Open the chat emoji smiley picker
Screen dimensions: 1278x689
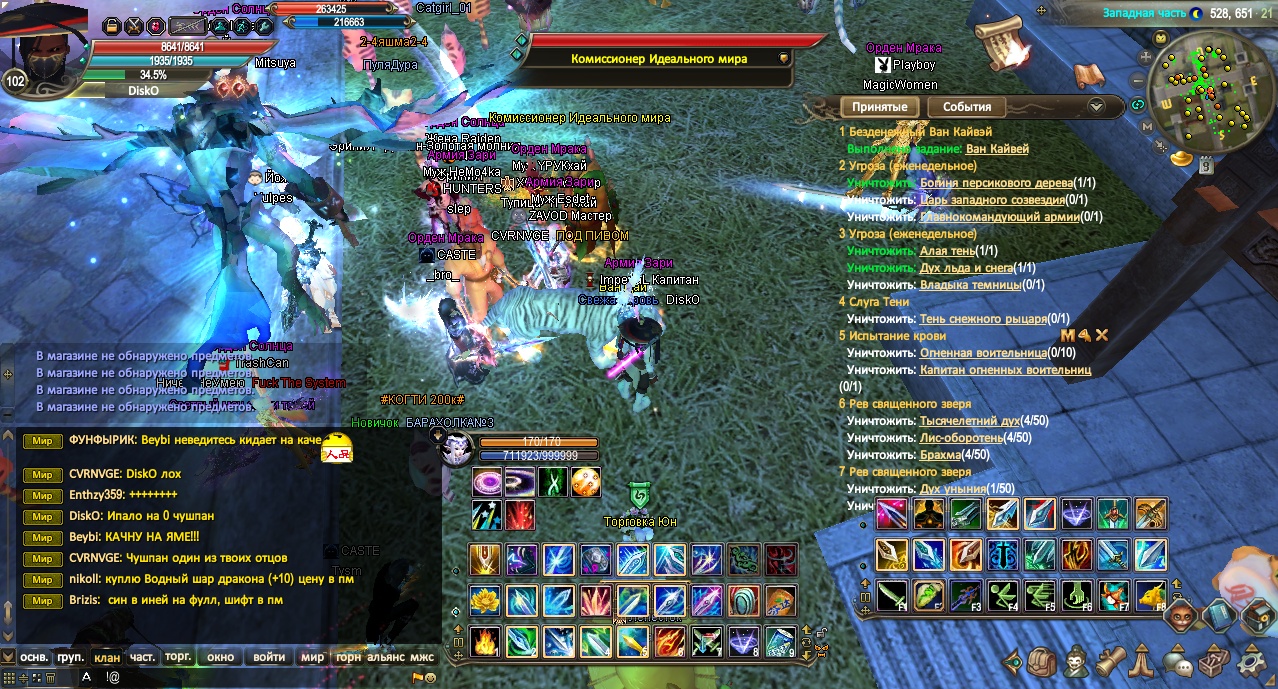pyautogui.click(x=430, y=677)
